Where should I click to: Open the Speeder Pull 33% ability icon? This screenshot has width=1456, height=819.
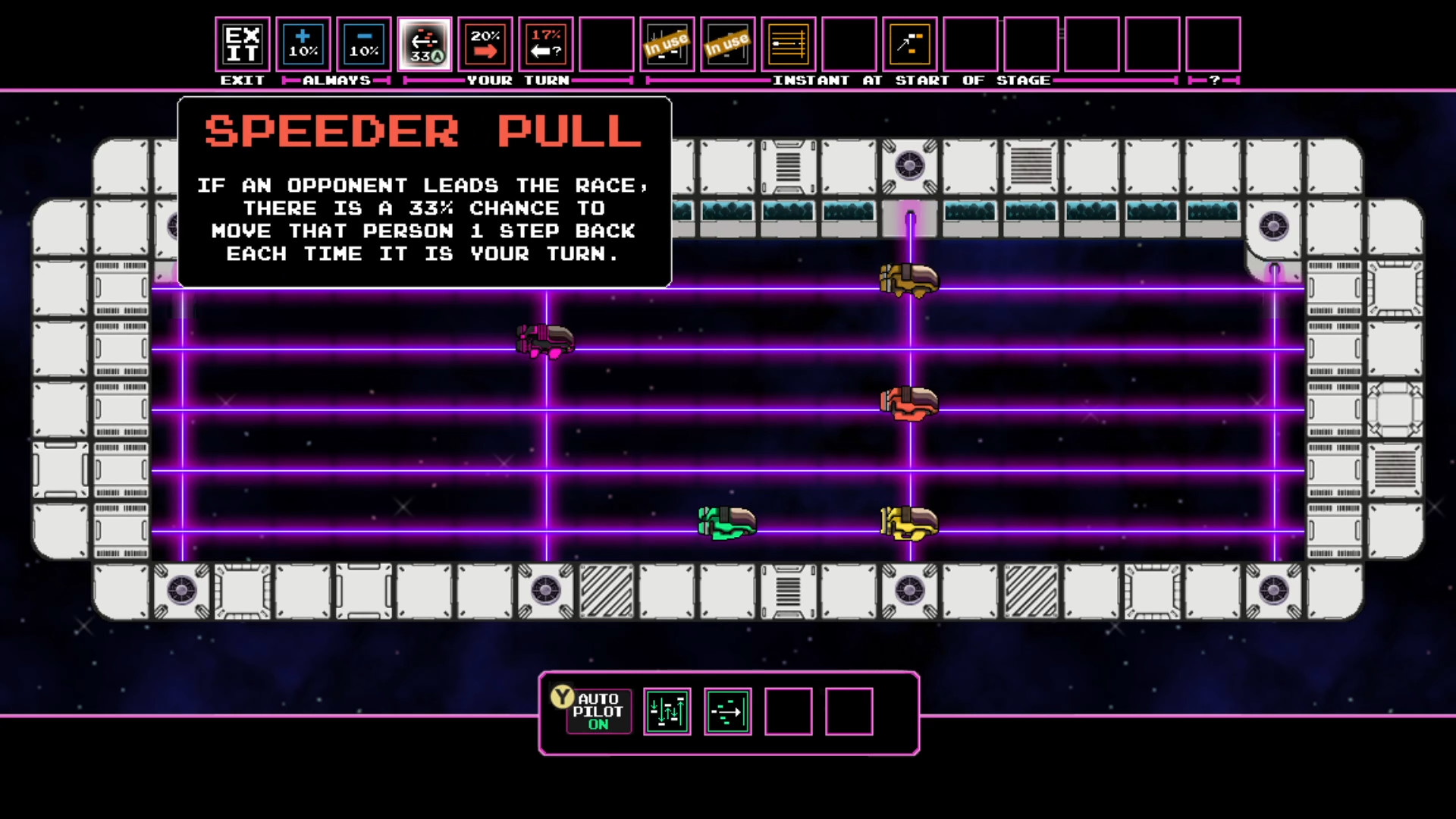(x=425, y=44)
